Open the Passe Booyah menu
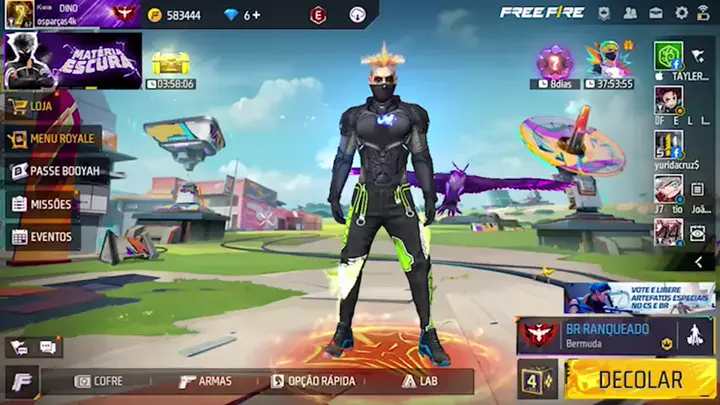The image size is (720, 405). point(56,171)
